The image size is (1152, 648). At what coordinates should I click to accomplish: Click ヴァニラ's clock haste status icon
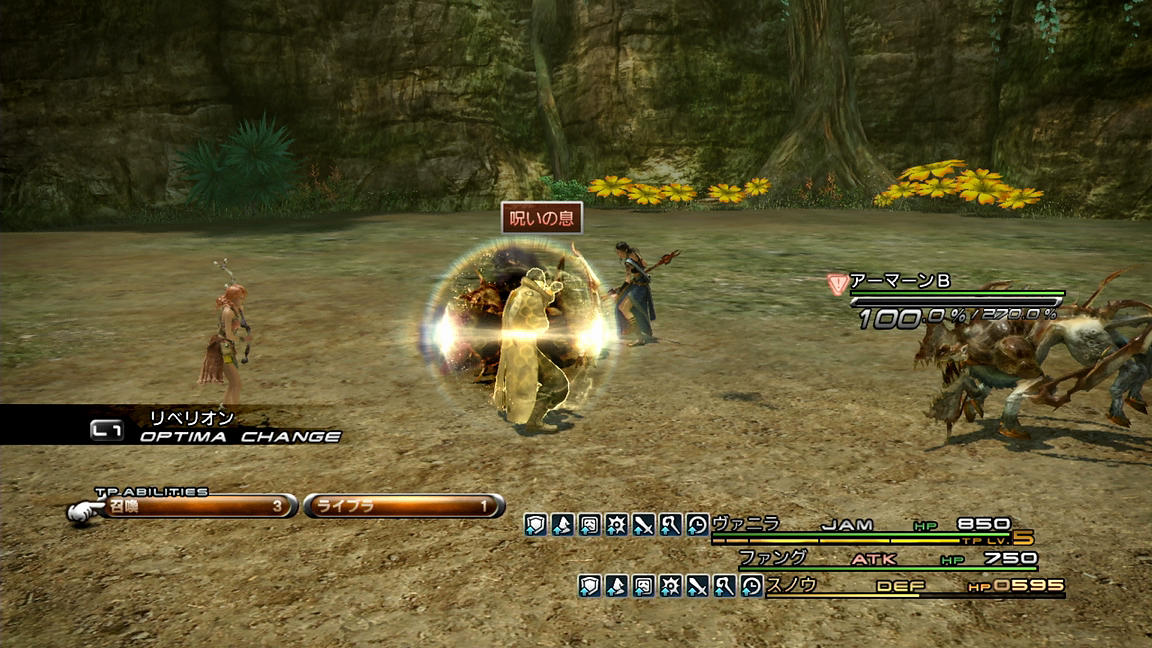(x=697, y=525)
